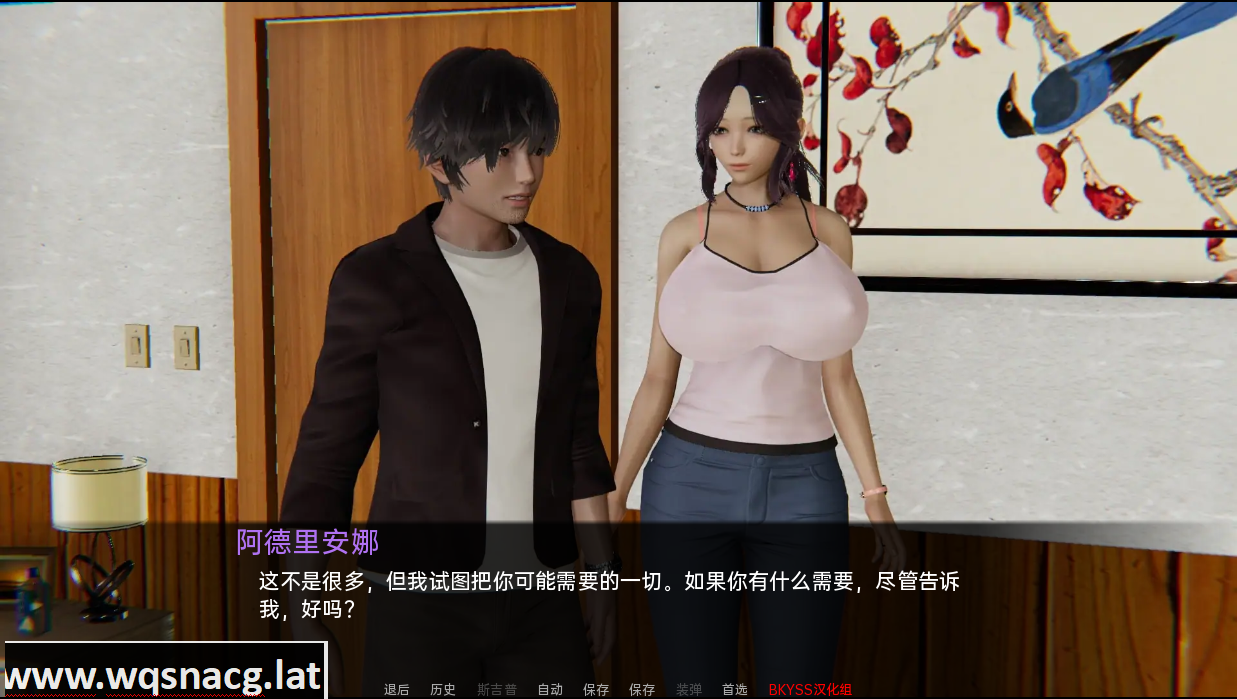Viewport: 1237px width, 699px height.
Task: Click the 退后 (Back) quick menu button
Action: point(397,689)
